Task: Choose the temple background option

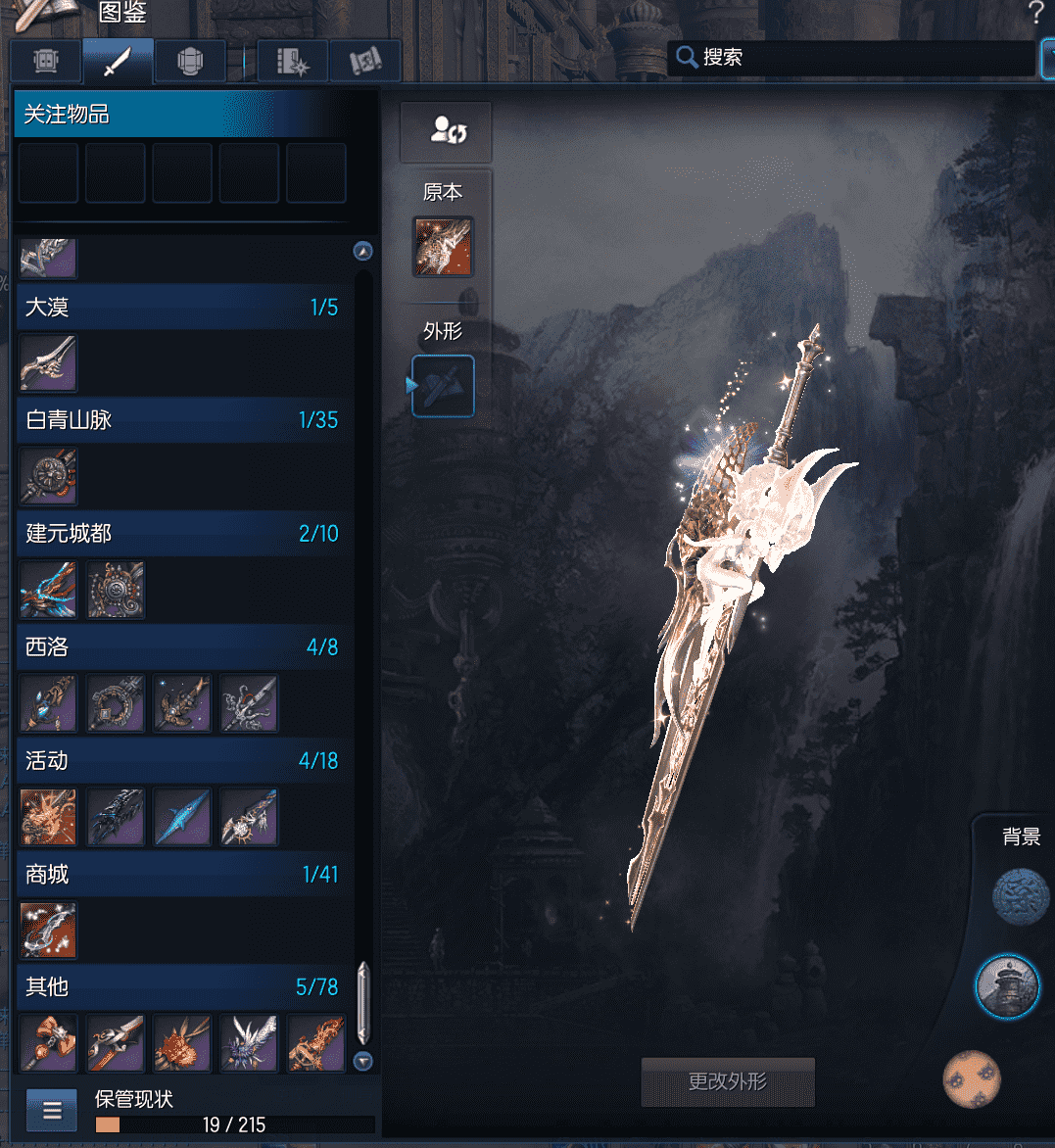Action: [1007, 987]
